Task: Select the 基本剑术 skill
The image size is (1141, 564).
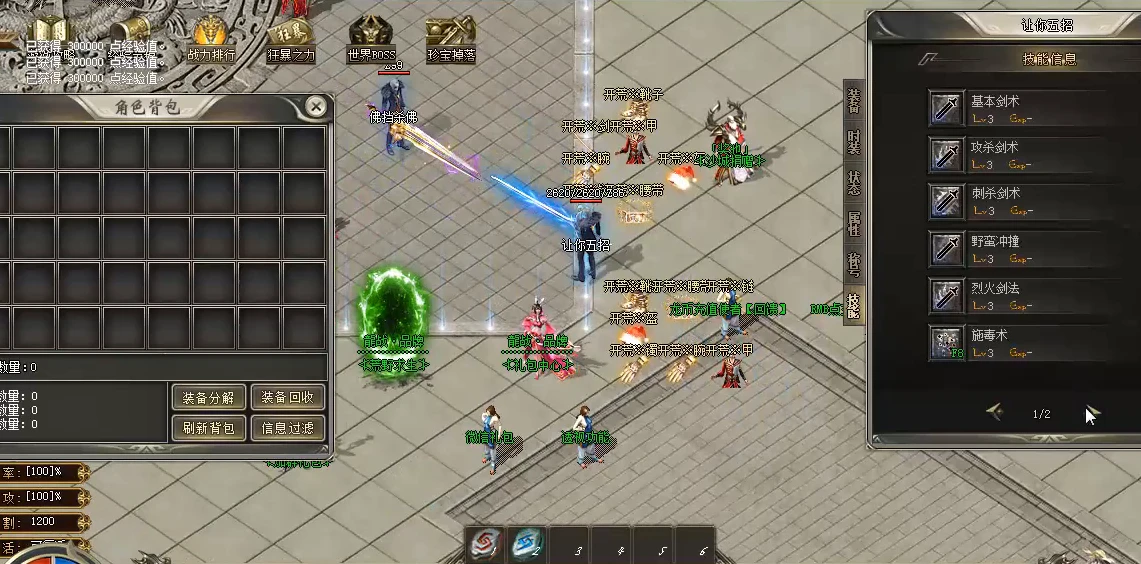Action: (x=946, y=108)
